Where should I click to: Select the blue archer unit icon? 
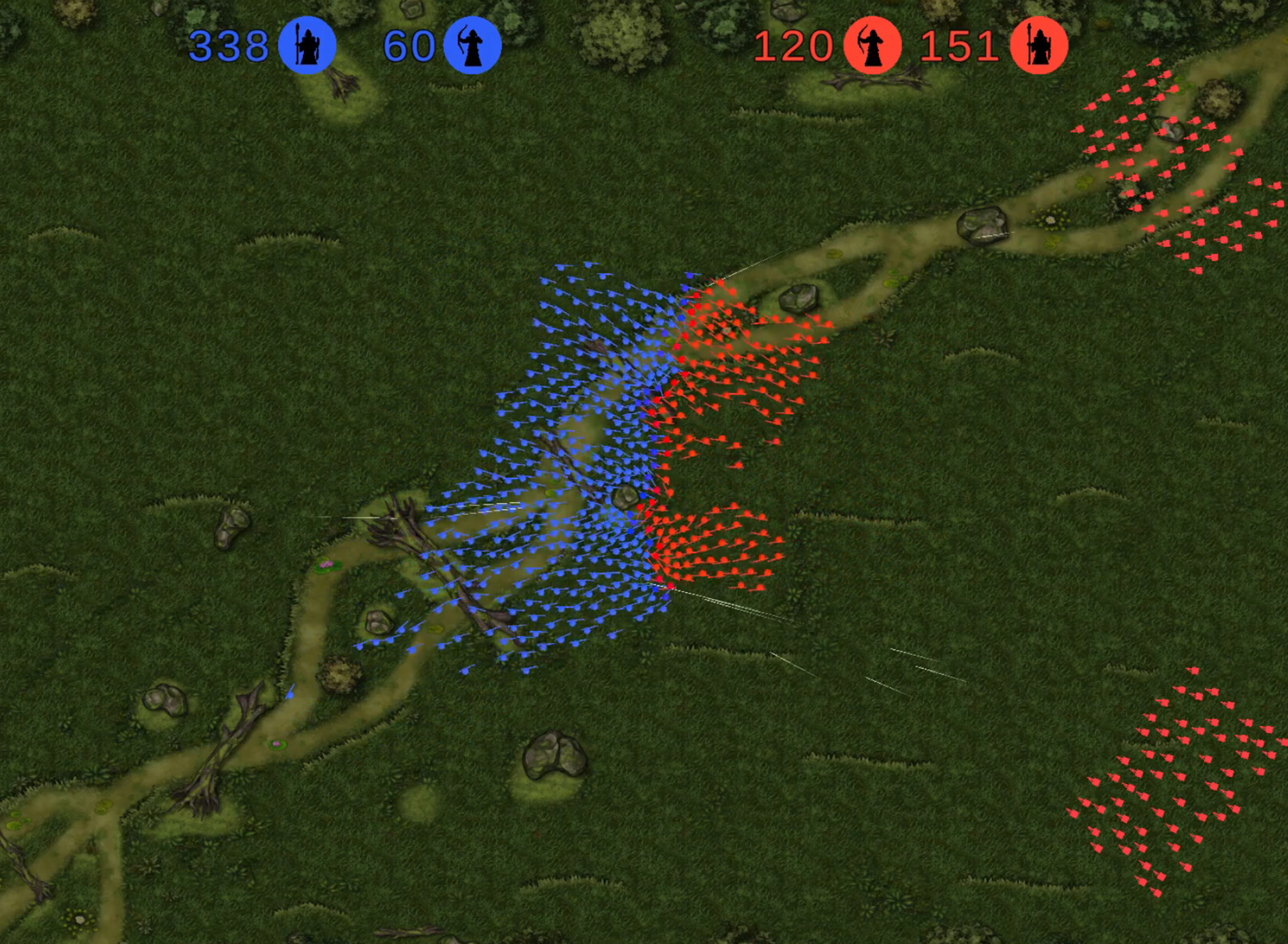coord(472,45)
